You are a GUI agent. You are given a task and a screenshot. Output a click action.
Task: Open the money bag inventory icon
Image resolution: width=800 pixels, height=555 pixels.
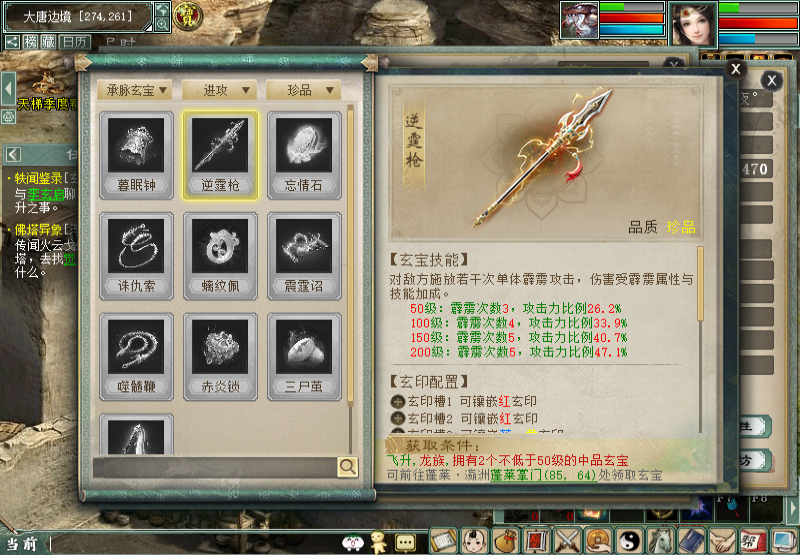click(507, 540)
